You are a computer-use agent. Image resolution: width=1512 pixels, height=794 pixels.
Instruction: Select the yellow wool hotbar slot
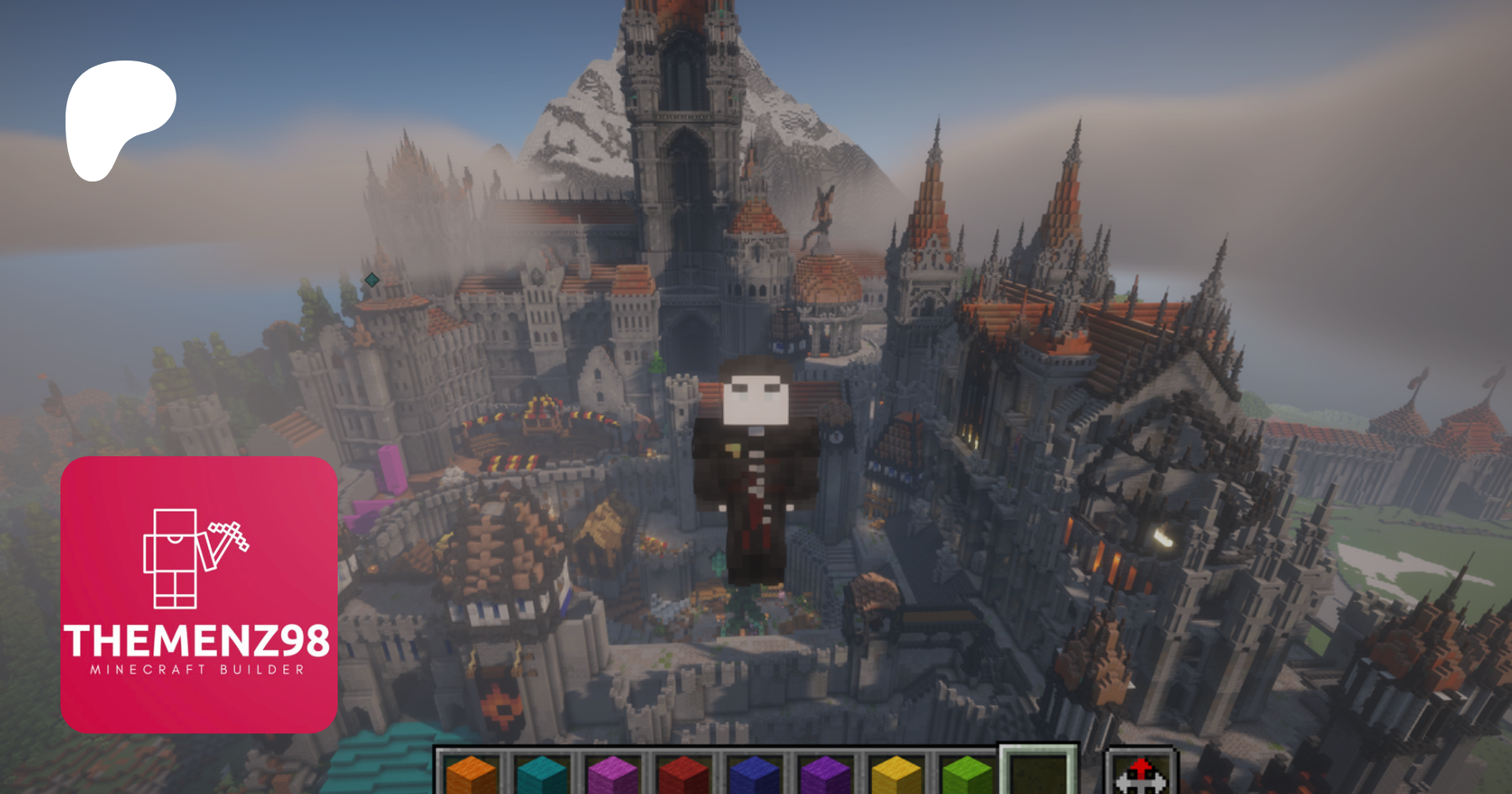click(x=896, y=775)
